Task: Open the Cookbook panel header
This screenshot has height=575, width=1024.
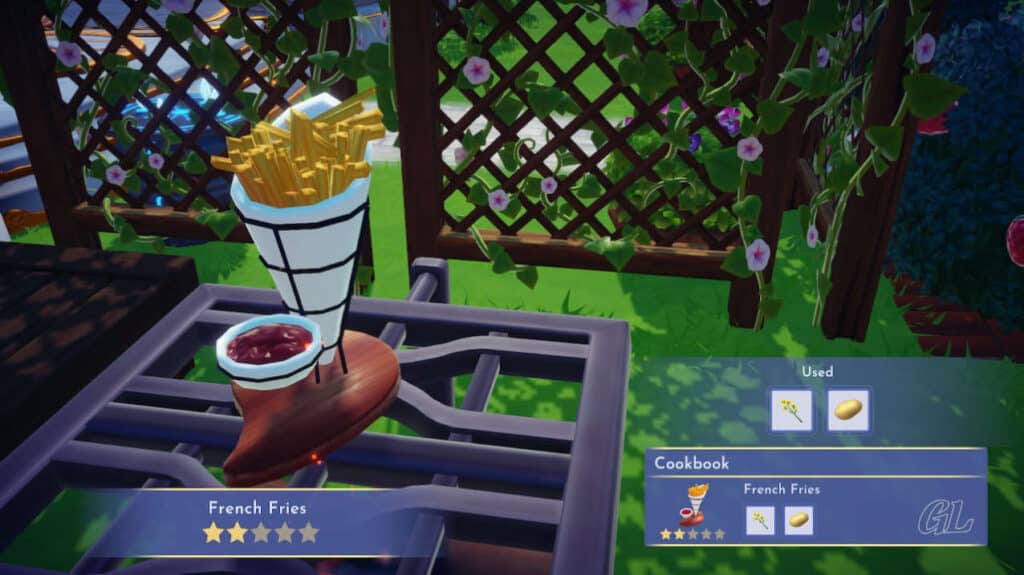Action: pos(692,464)
